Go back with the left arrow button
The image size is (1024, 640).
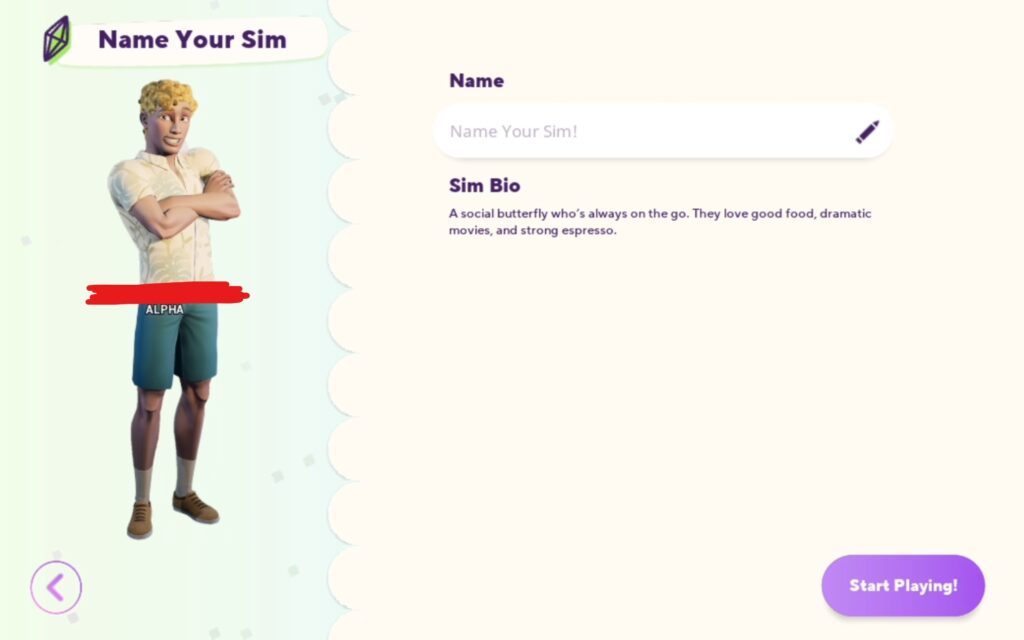56,587
